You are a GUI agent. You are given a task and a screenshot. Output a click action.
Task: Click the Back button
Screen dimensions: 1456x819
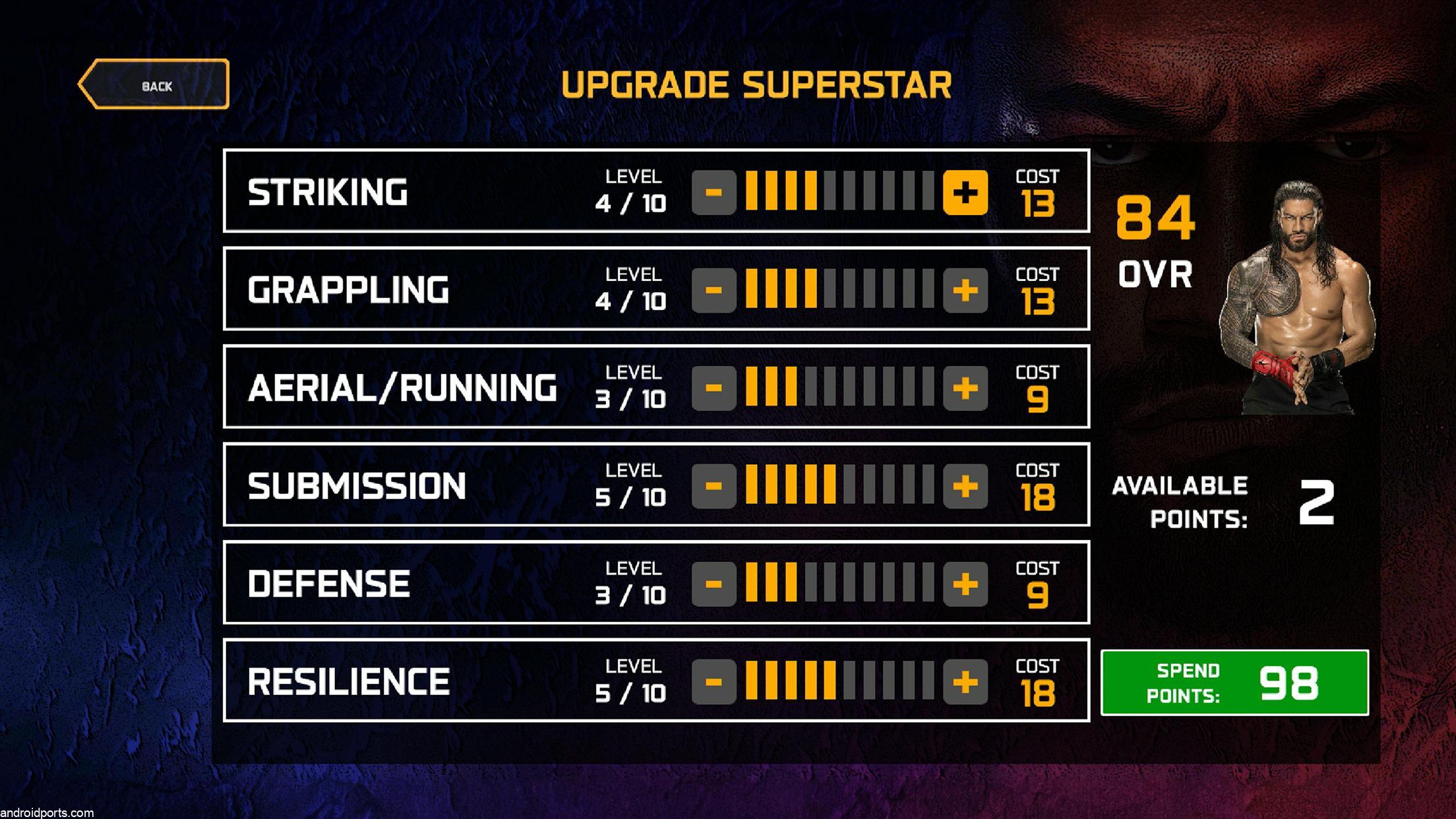click(156, 84)
